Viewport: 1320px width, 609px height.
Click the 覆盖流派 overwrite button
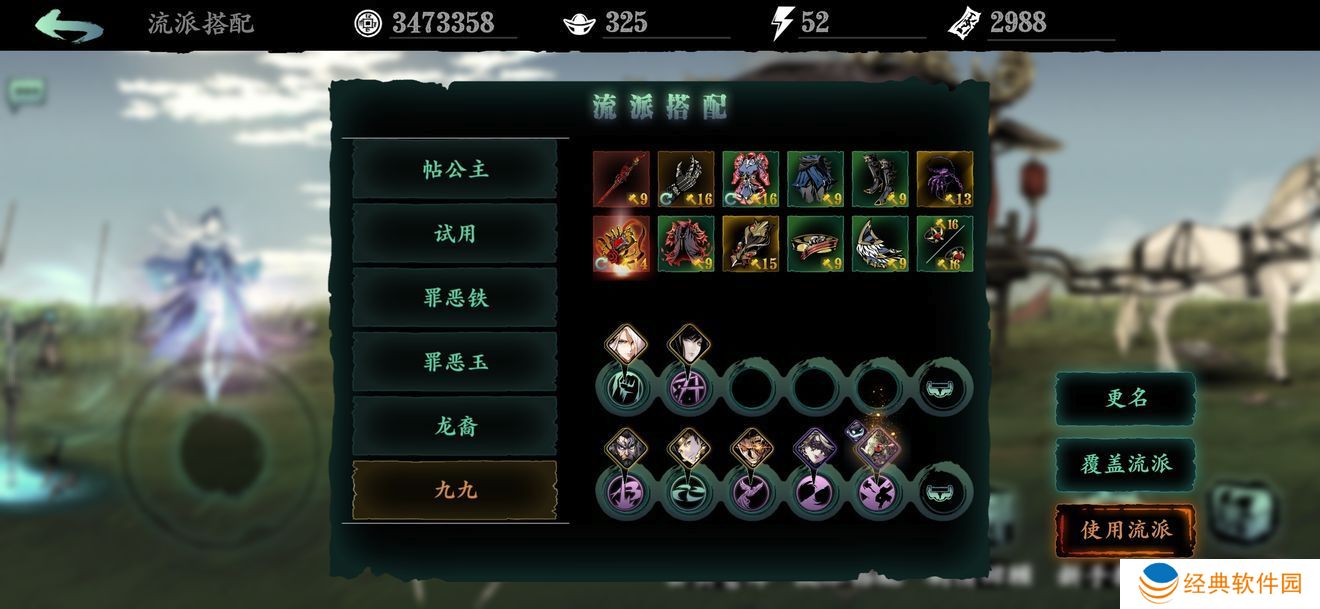1126,464
